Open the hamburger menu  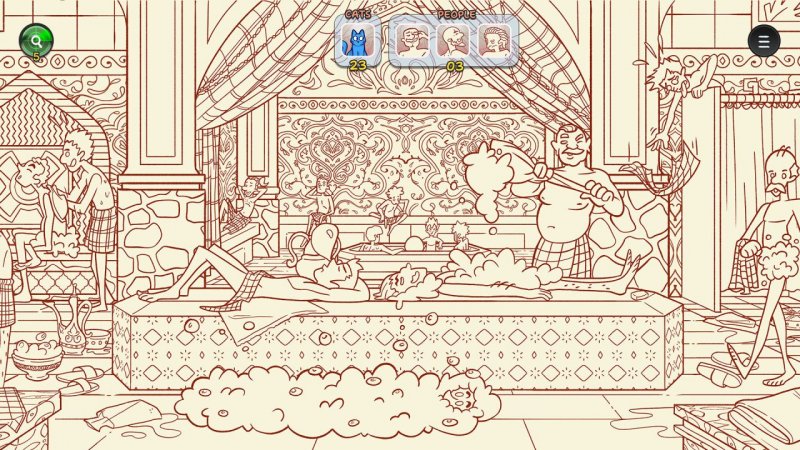[764, 41]
